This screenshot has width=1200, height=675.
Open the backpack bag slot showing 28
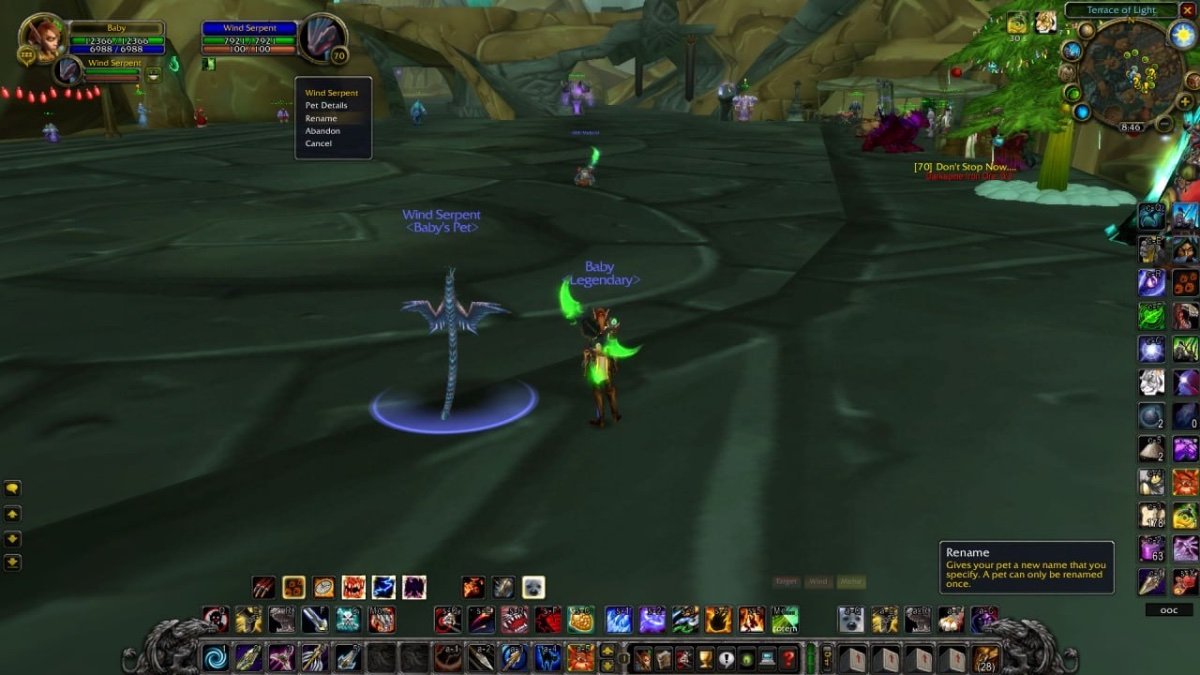pos(986,658)
